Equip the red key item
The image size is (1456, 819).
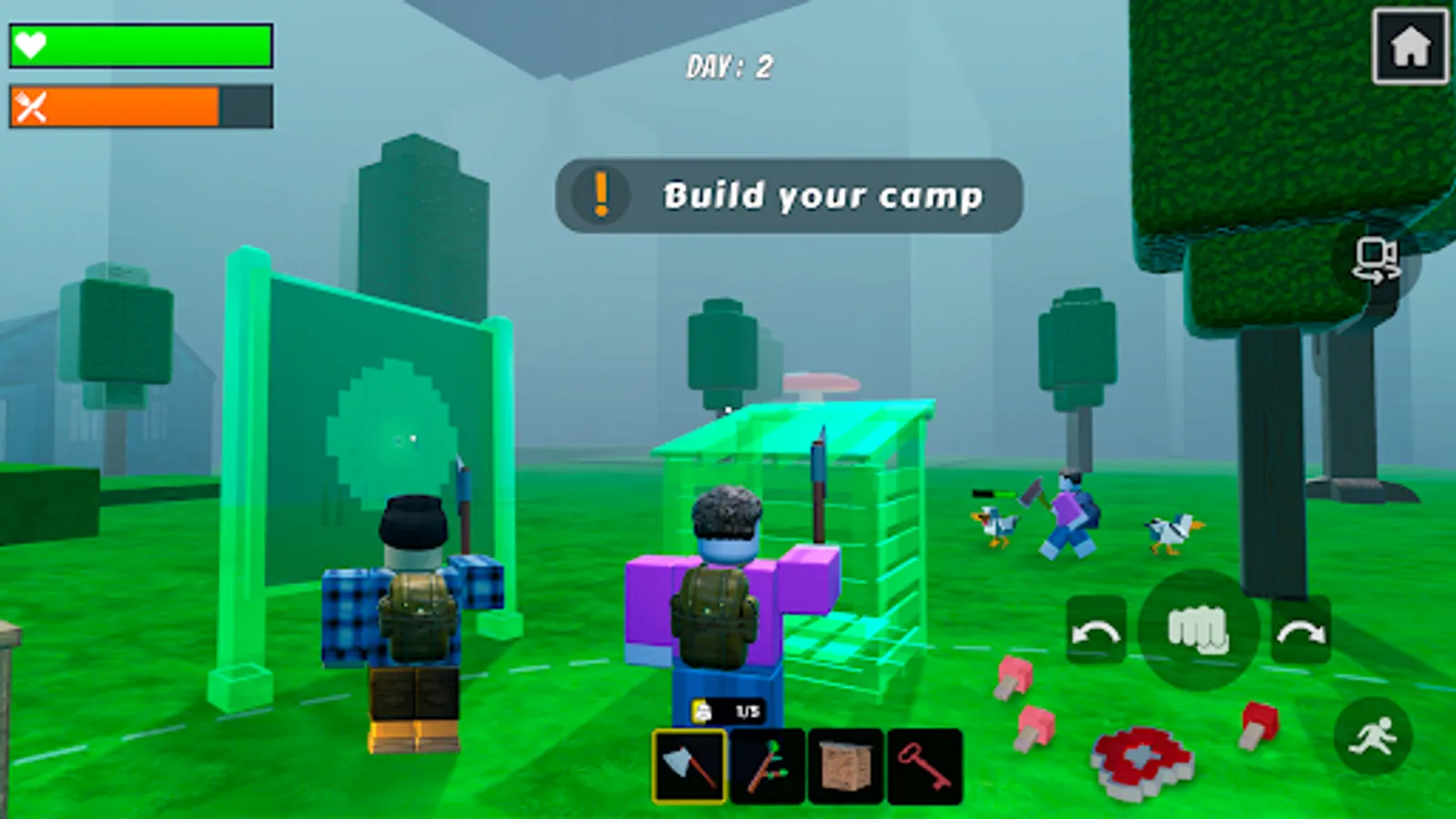click(924, 765)
